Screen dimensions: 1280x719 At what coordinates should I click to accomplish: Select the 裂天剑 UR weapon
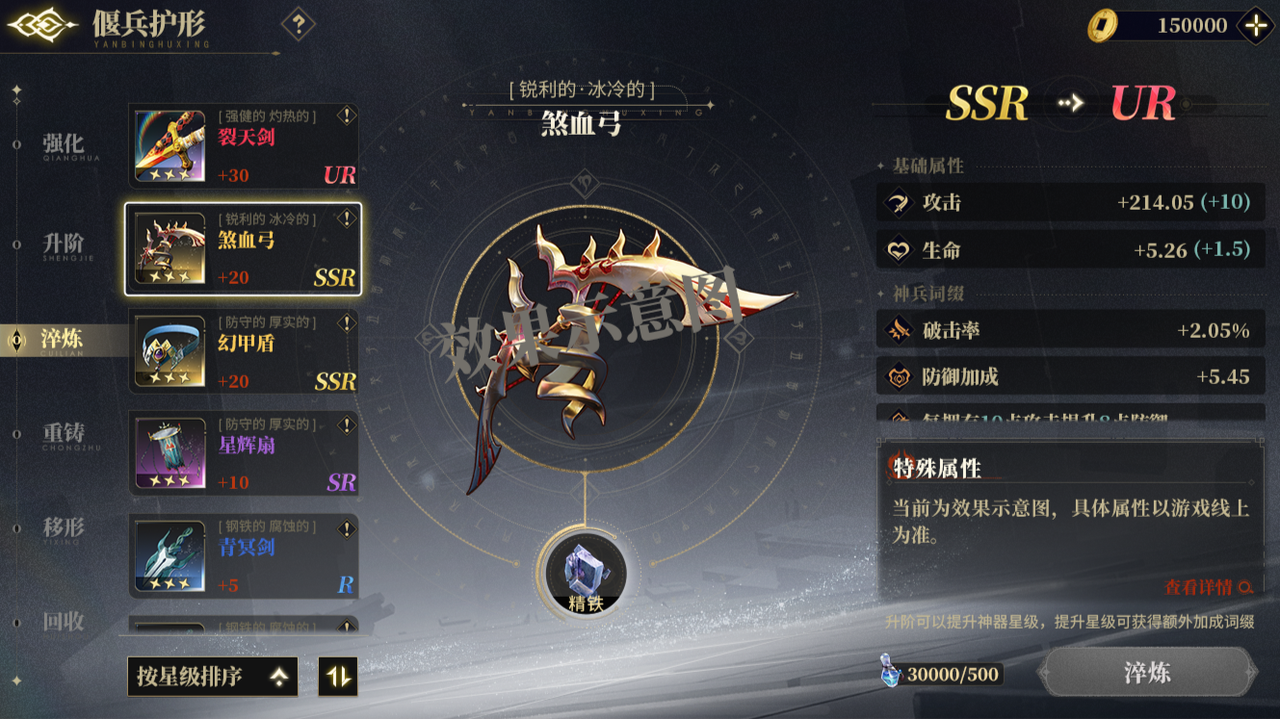pos(242,146)
